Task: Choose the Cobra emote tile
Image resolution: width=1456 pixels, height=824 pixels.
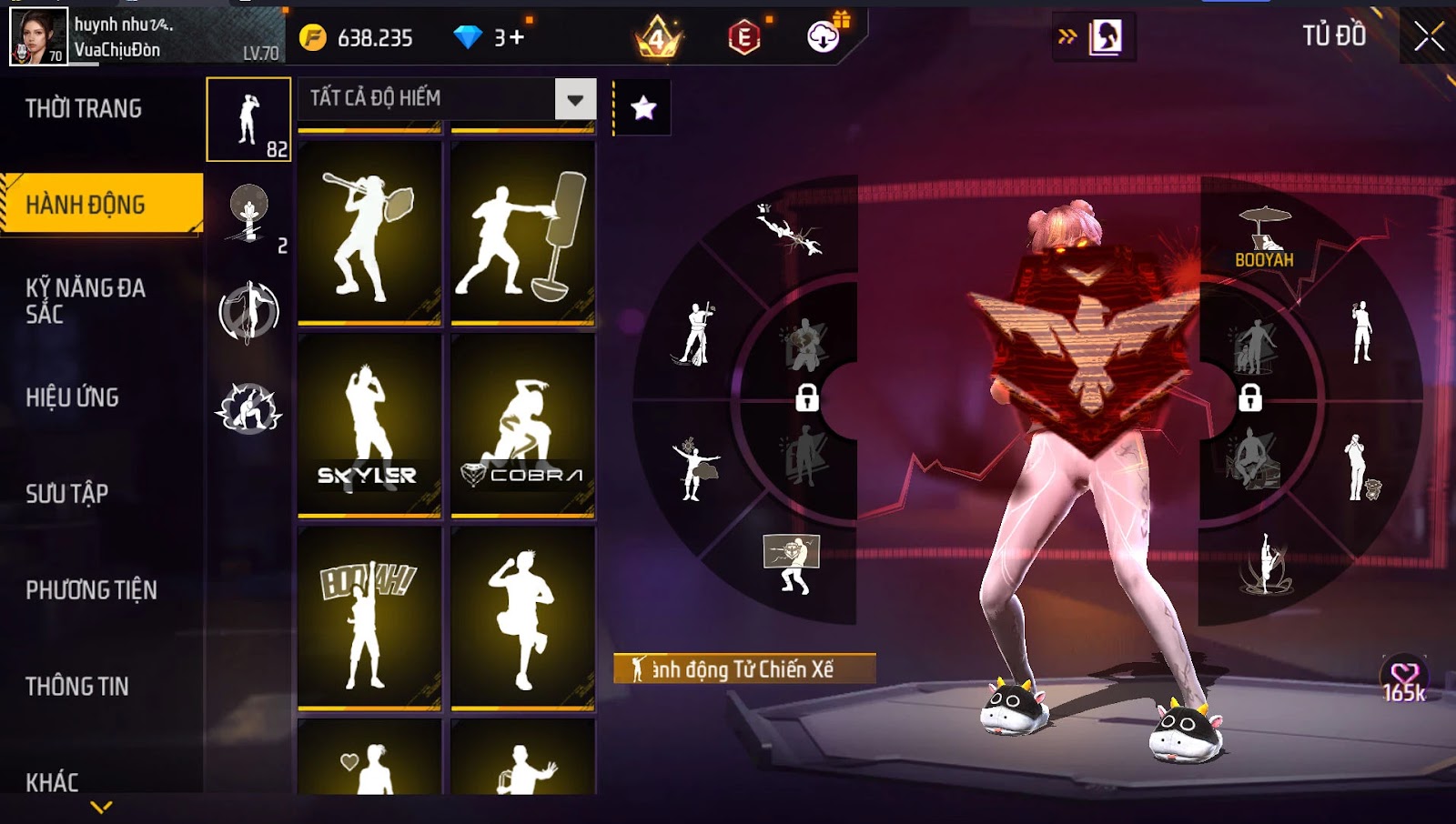Action: [522, 425]
